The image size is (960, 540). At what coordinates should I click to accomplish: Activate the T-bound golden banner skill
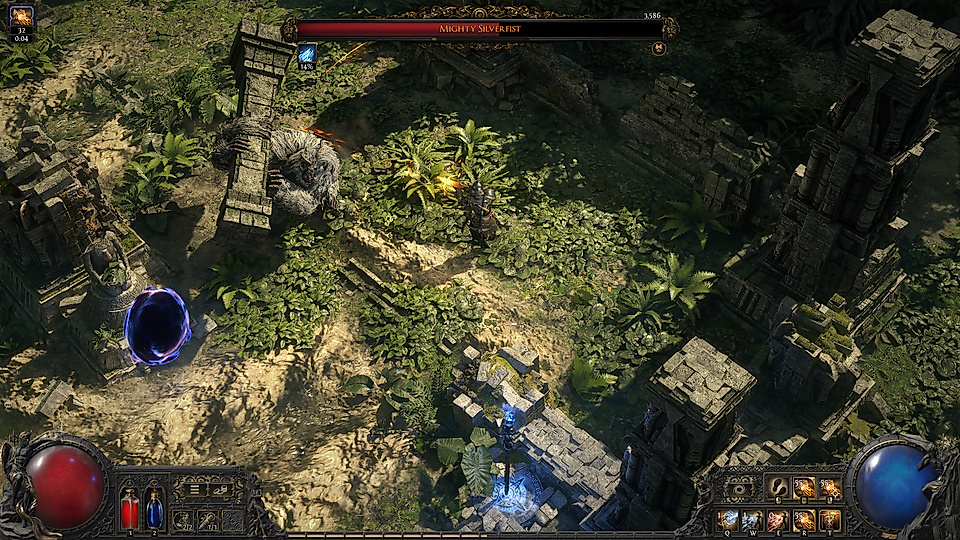830,520
